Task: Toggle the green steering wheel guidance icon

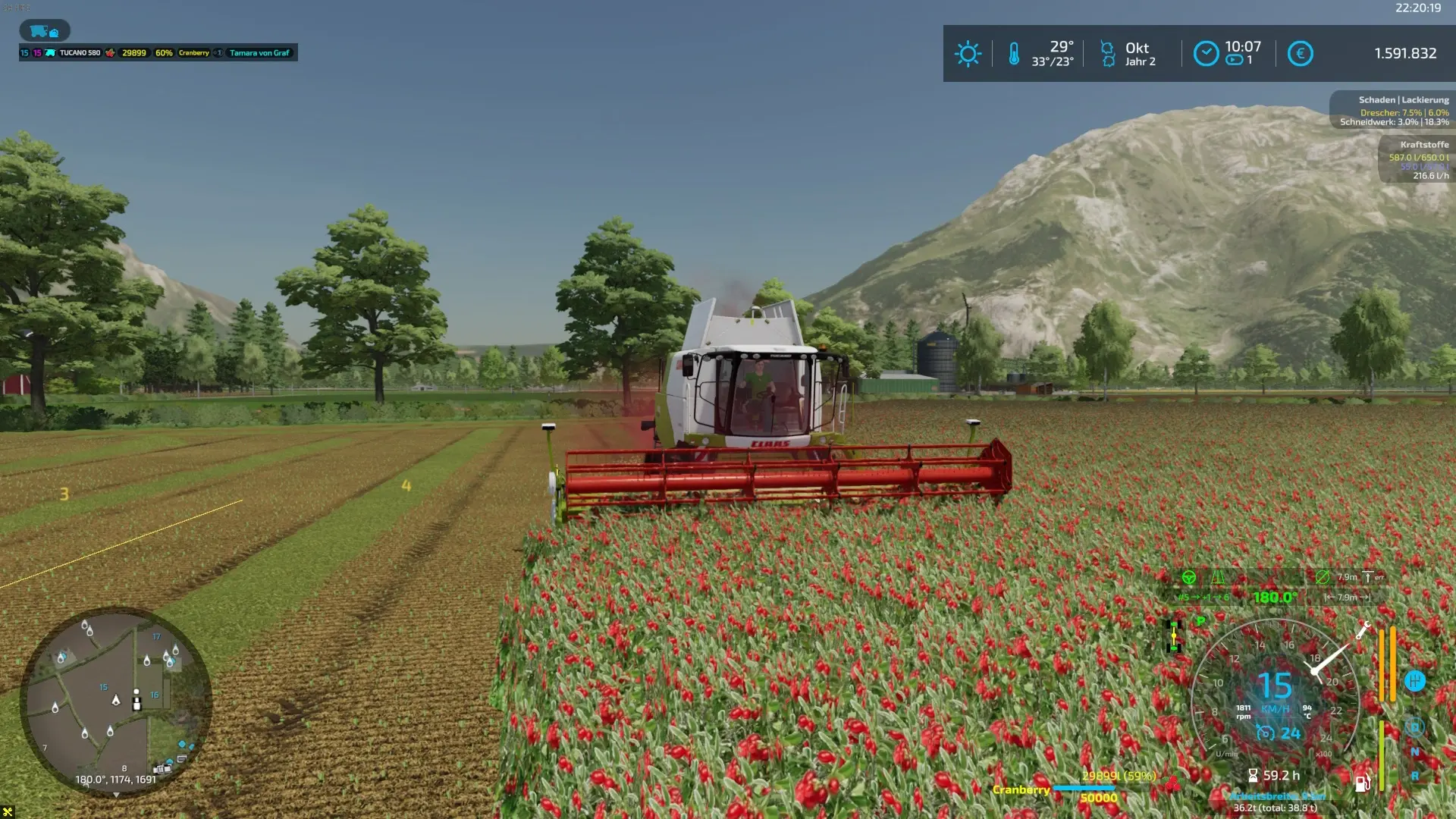Action: tap(1189, 578)
